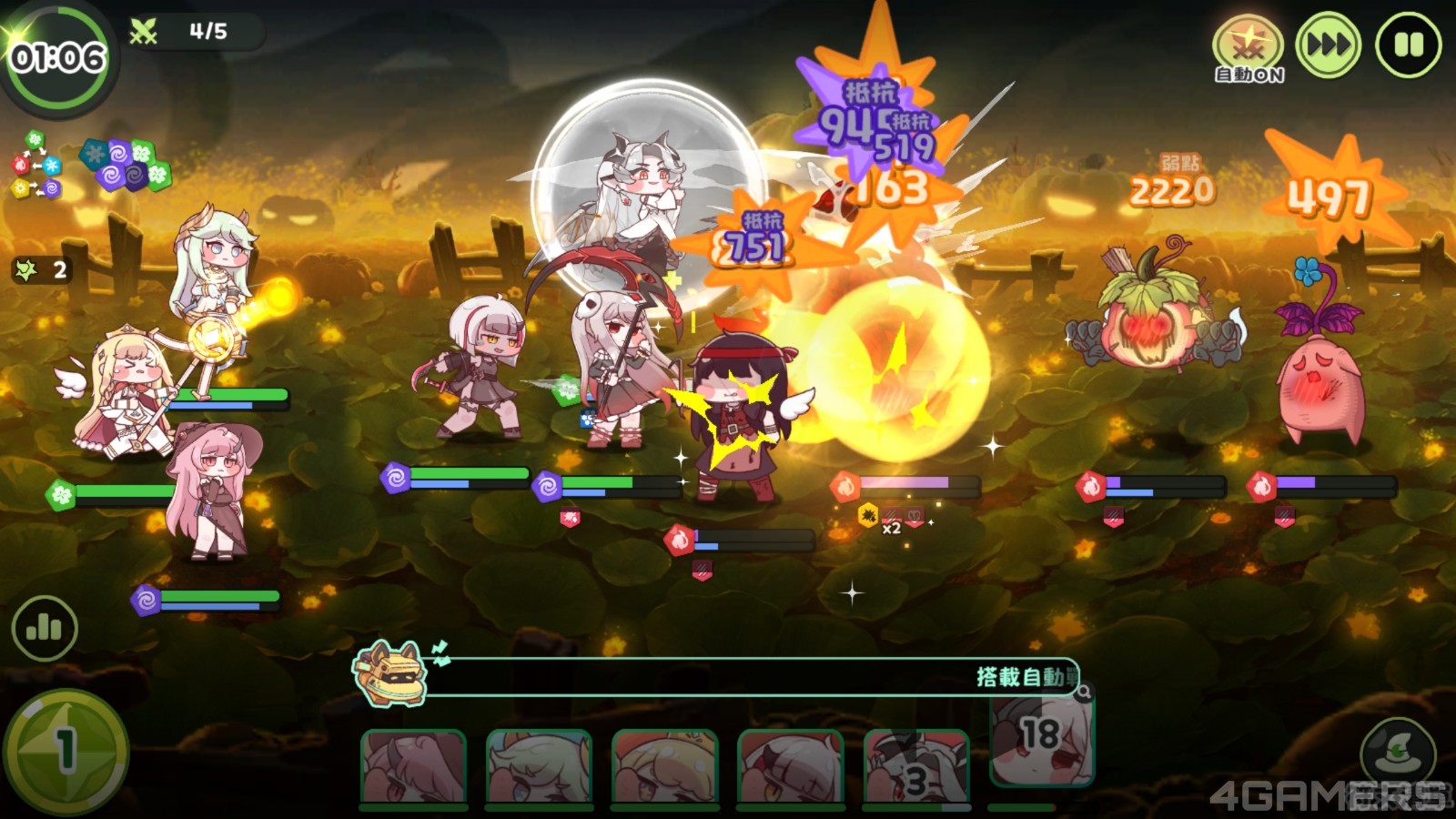Open the witch hat button

pos(1398,752)
